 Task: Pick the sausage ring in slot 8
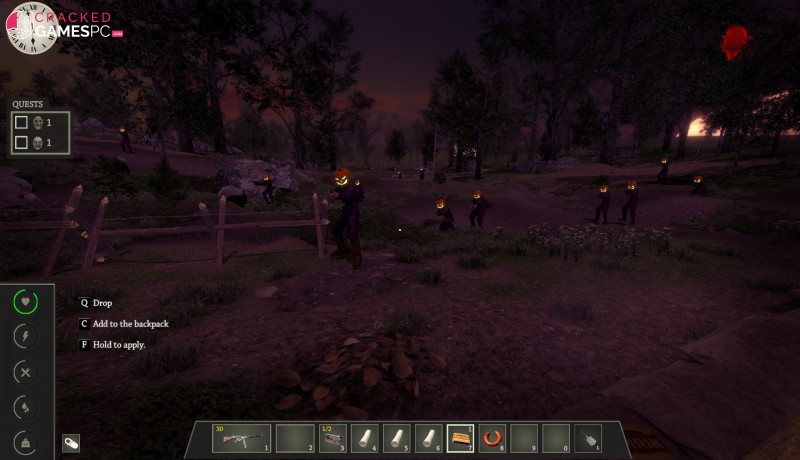click(492, 438)
